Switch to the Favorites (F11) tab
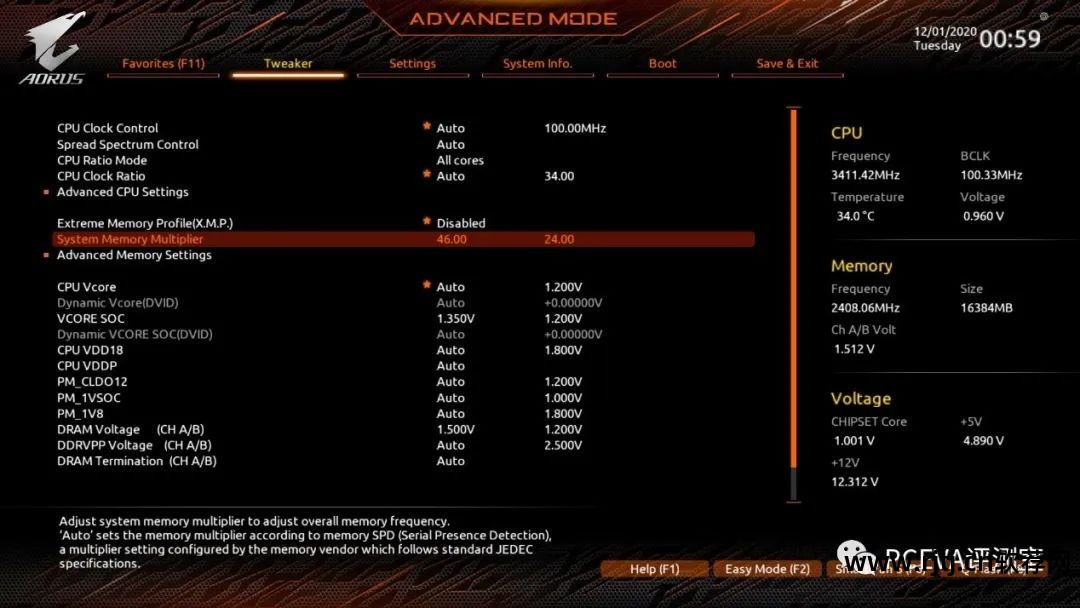Image resolution: width=1080 pixels, height=608 pixels. [163, 64]
